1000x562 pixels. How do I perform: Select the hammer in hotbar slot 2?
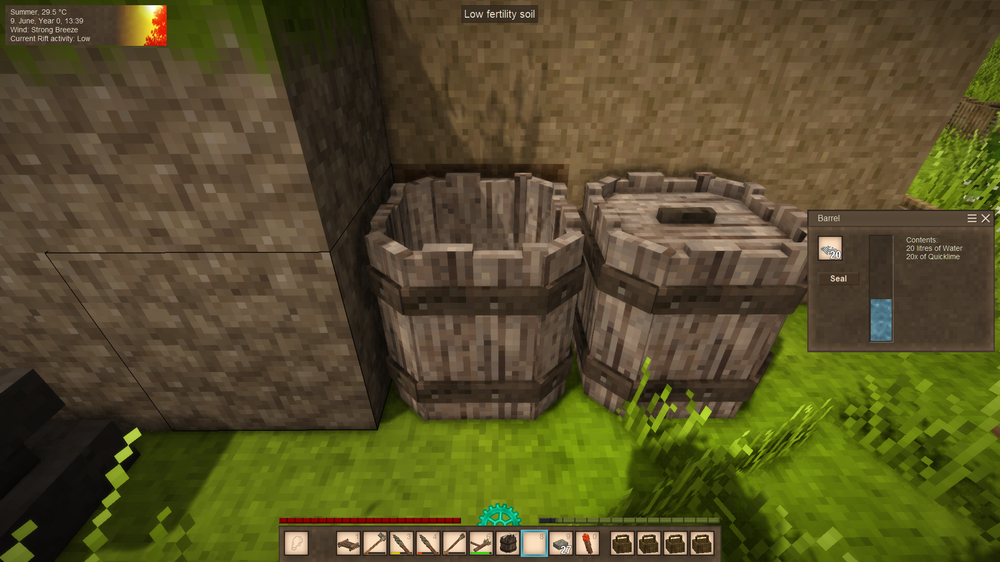coord(375,543)
